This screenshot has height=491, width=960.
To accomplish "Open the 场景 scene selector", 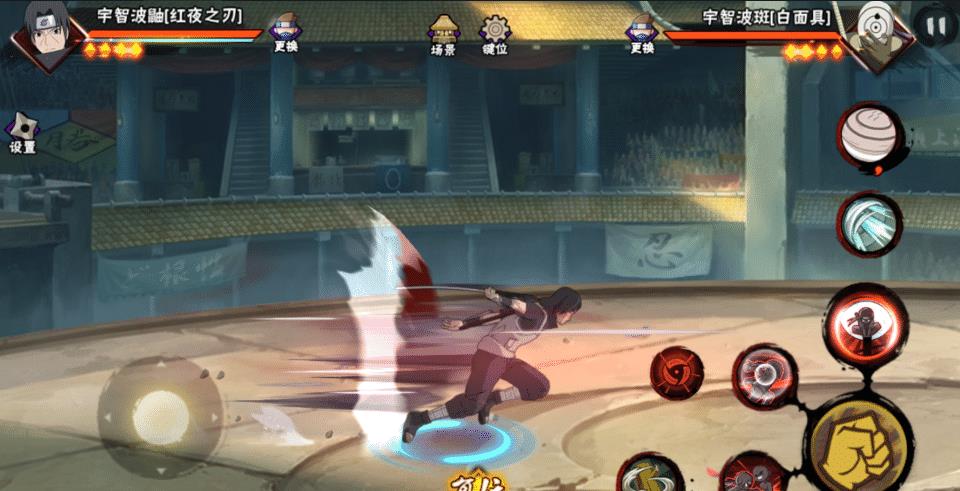I will coord(443,35).
